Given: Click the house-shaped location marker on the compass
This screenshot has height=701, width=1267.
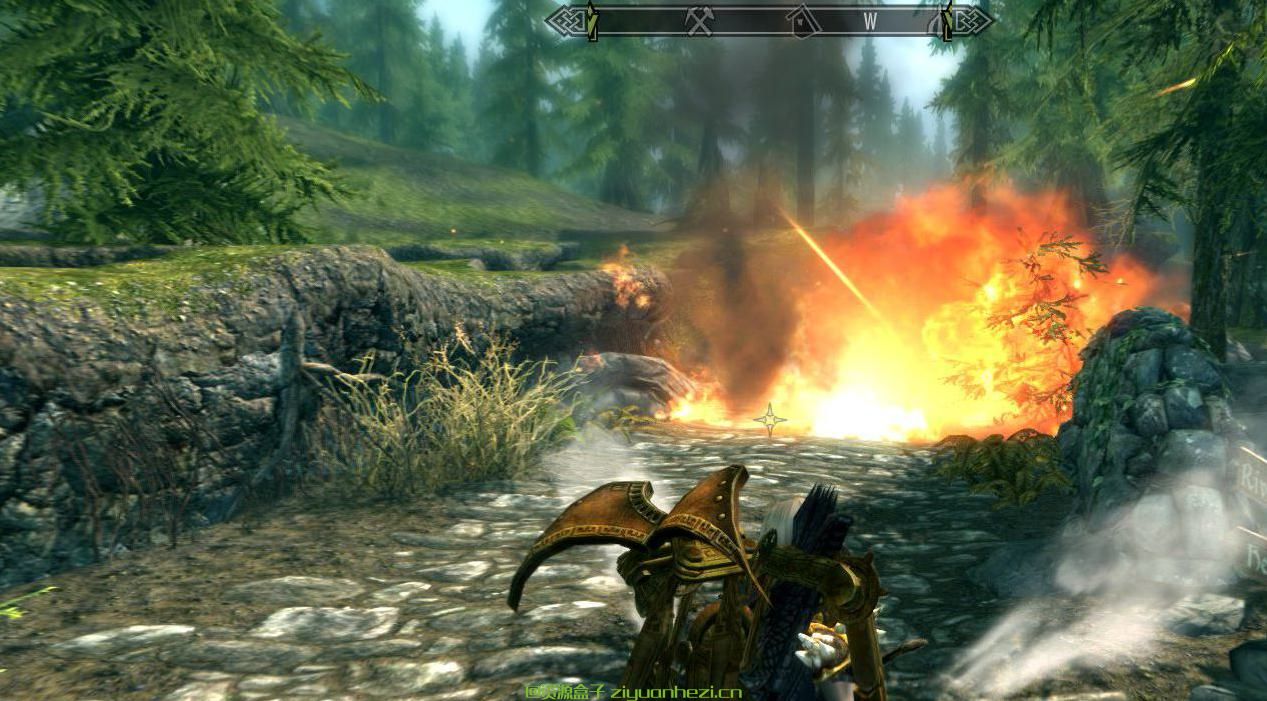Looking at the screenshot, I should coord(800,21).
